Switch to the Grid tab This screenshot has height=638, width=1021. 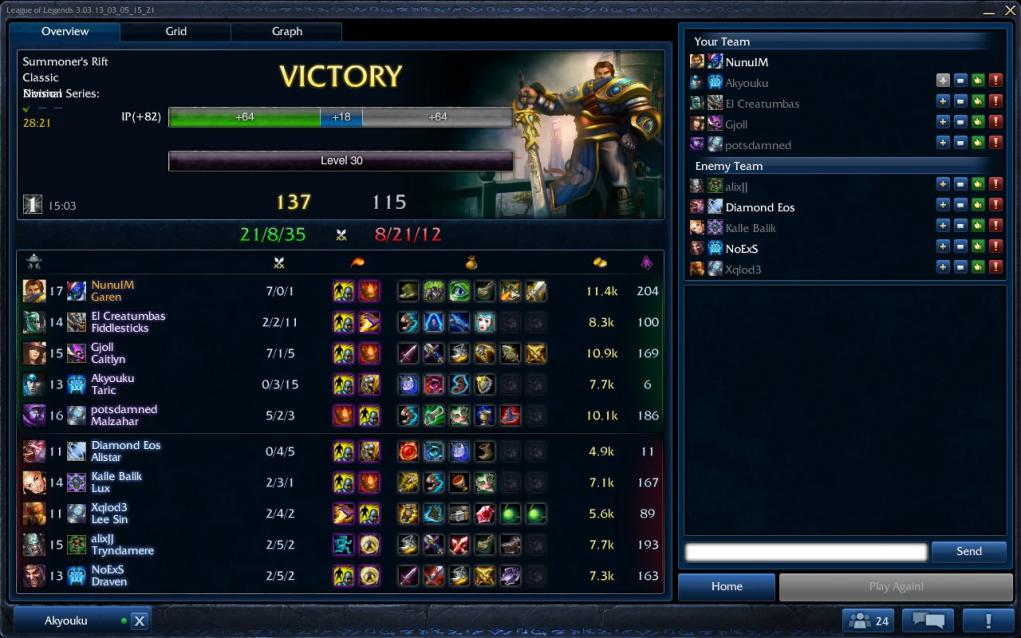coord(176,32)
